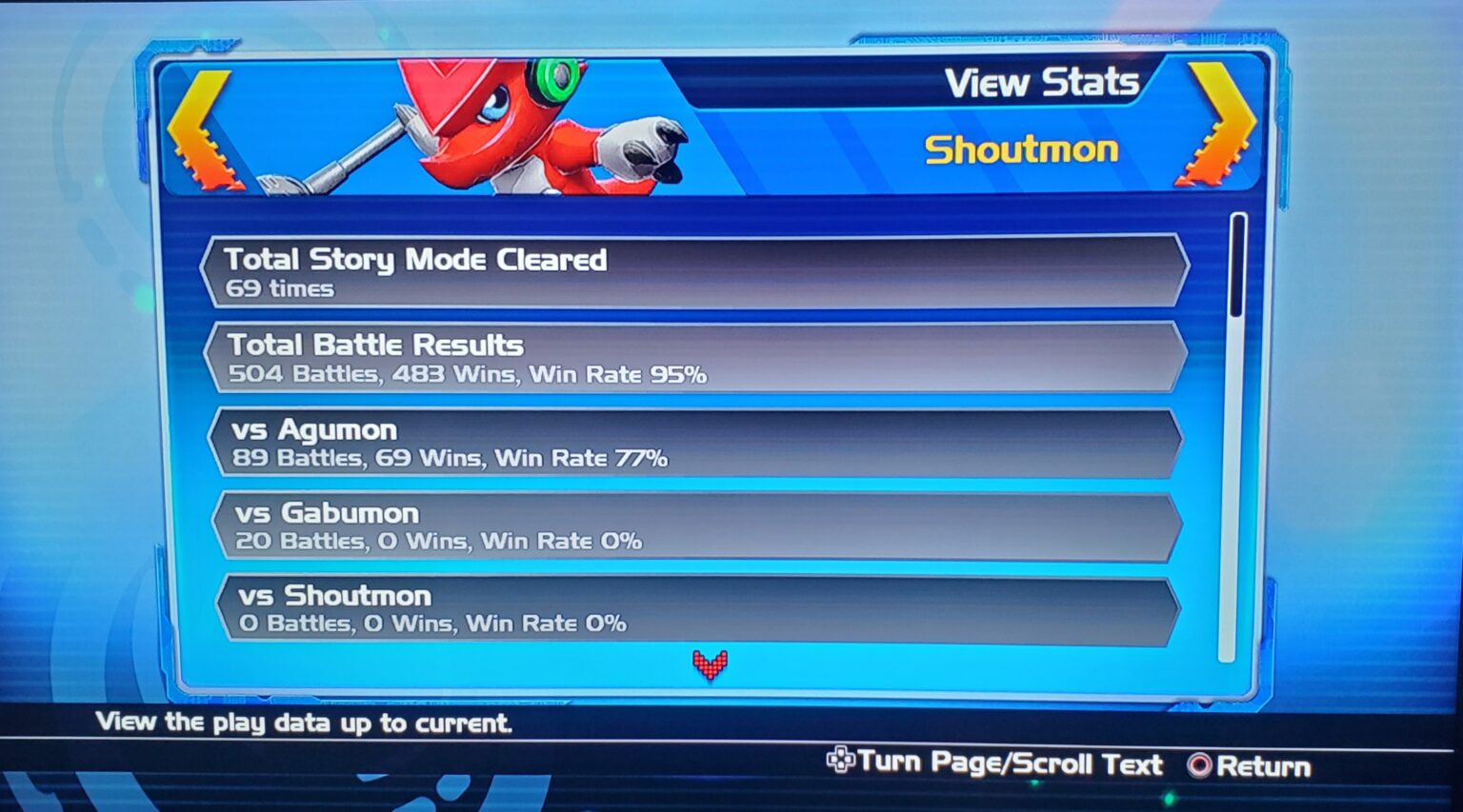
Task: Open the next stats page via down arrow
Action: 711,664
